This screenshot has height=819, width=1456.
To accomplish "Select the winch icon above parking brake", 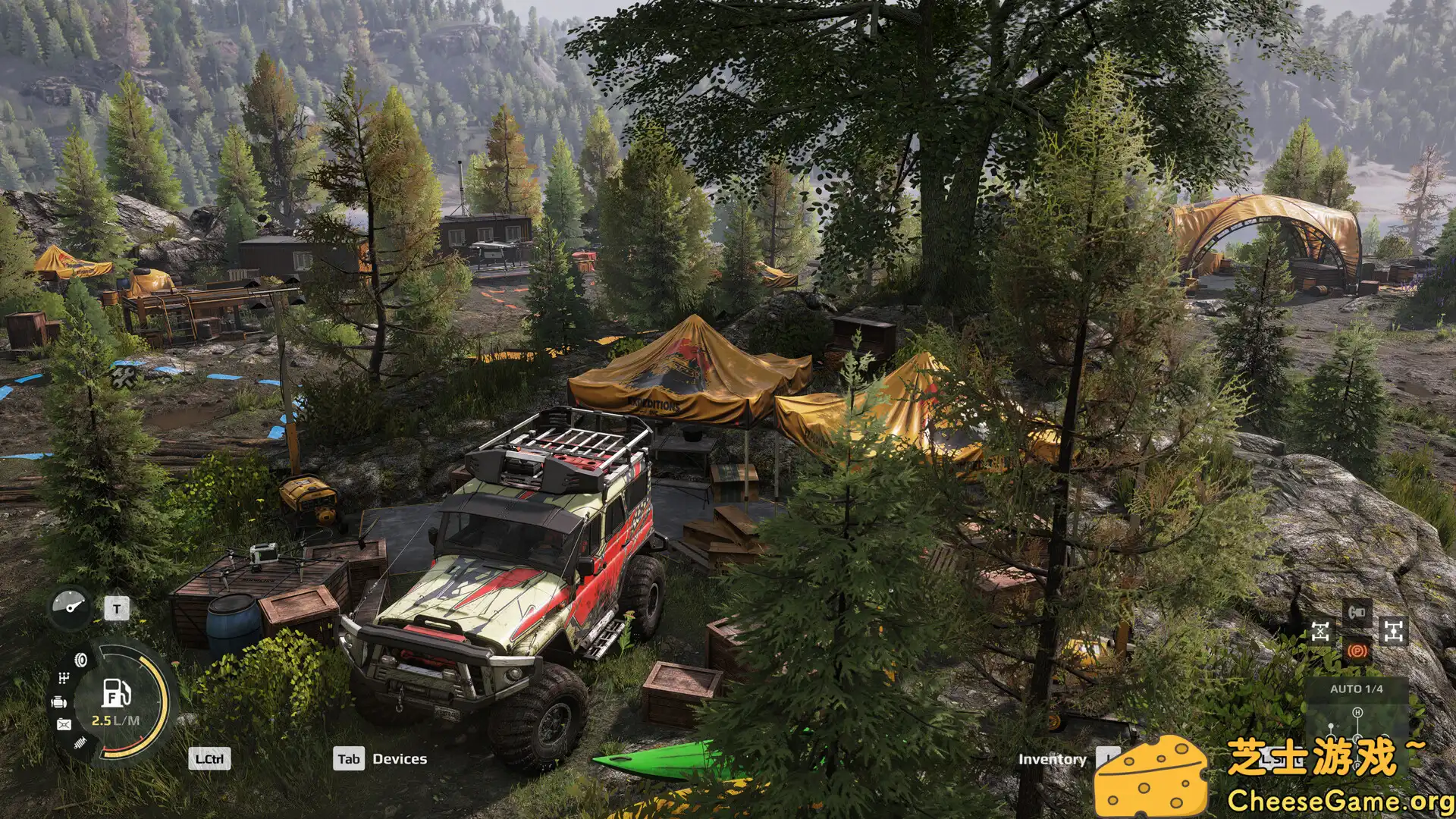I will 1357,612.
